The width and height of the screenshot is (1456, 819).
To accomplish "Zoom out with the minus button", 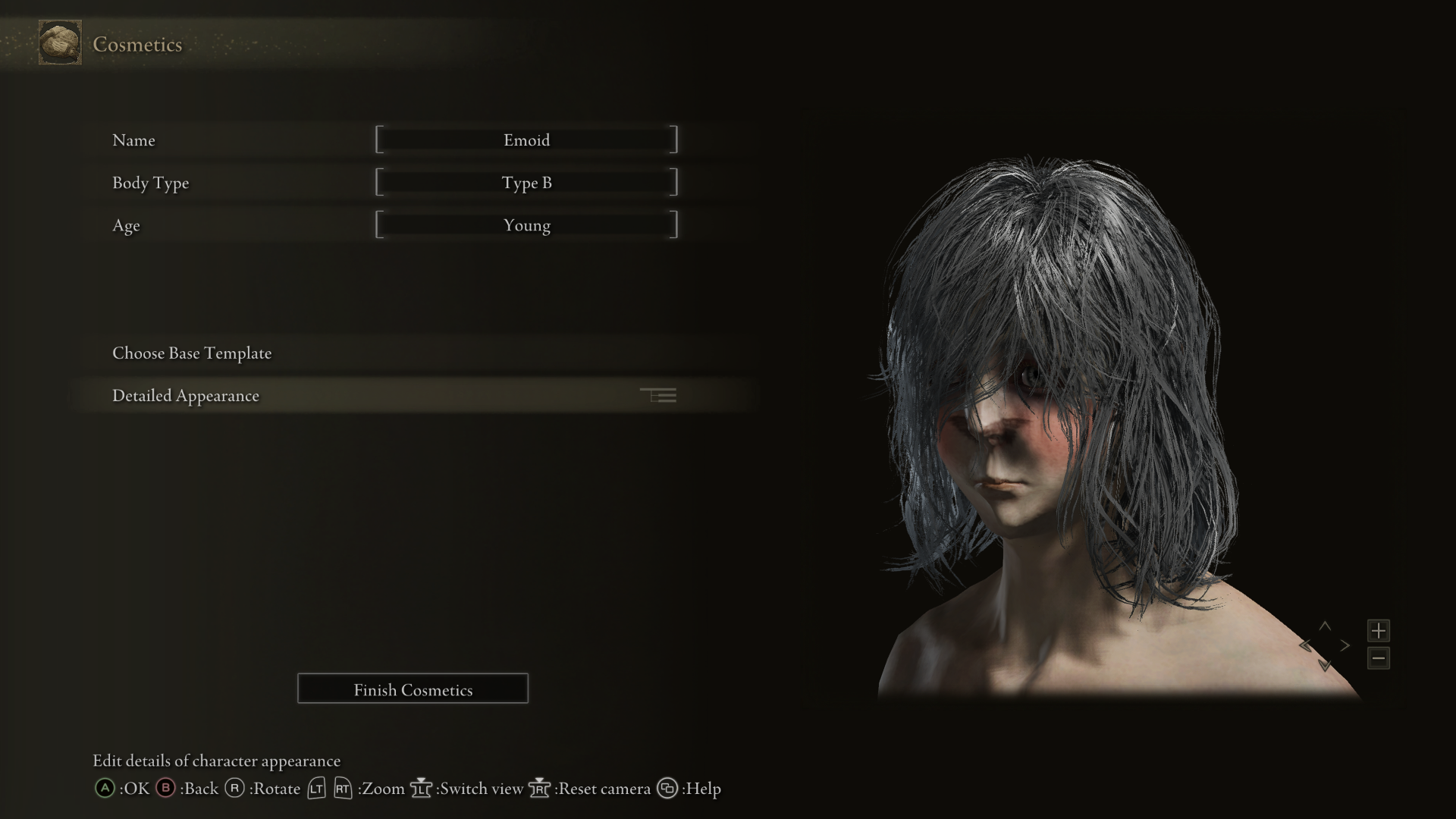I will [x=1378, y=658].
